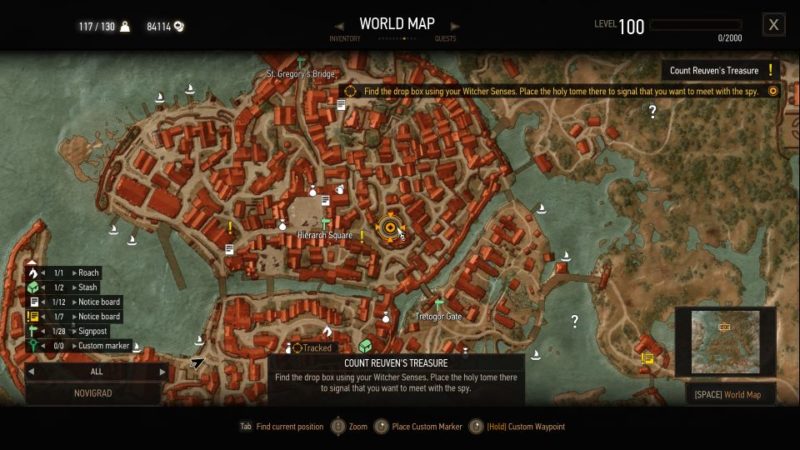The width and height of the screenshot is (800, 450).
Task: Switch to the Inventory panel
Action: click(343, 39)
